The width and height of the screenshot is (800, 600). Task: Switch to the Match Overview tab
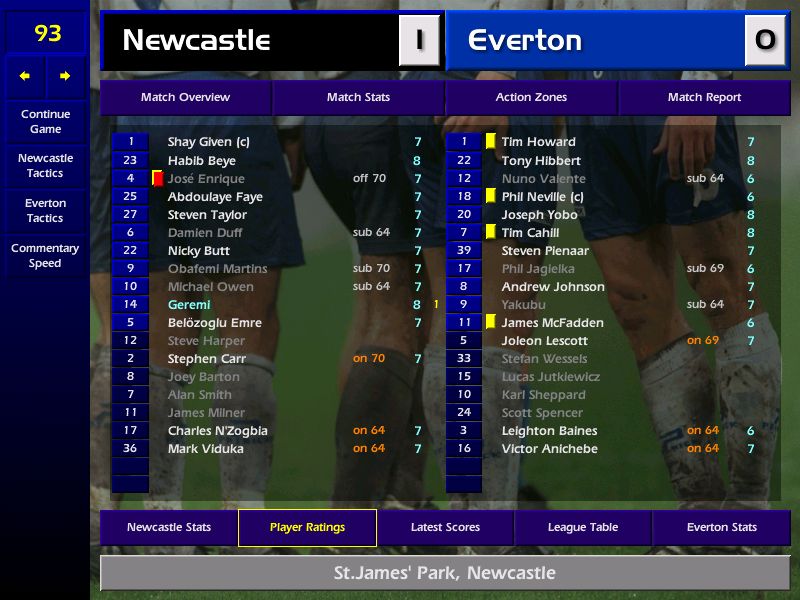coord(185,97)
